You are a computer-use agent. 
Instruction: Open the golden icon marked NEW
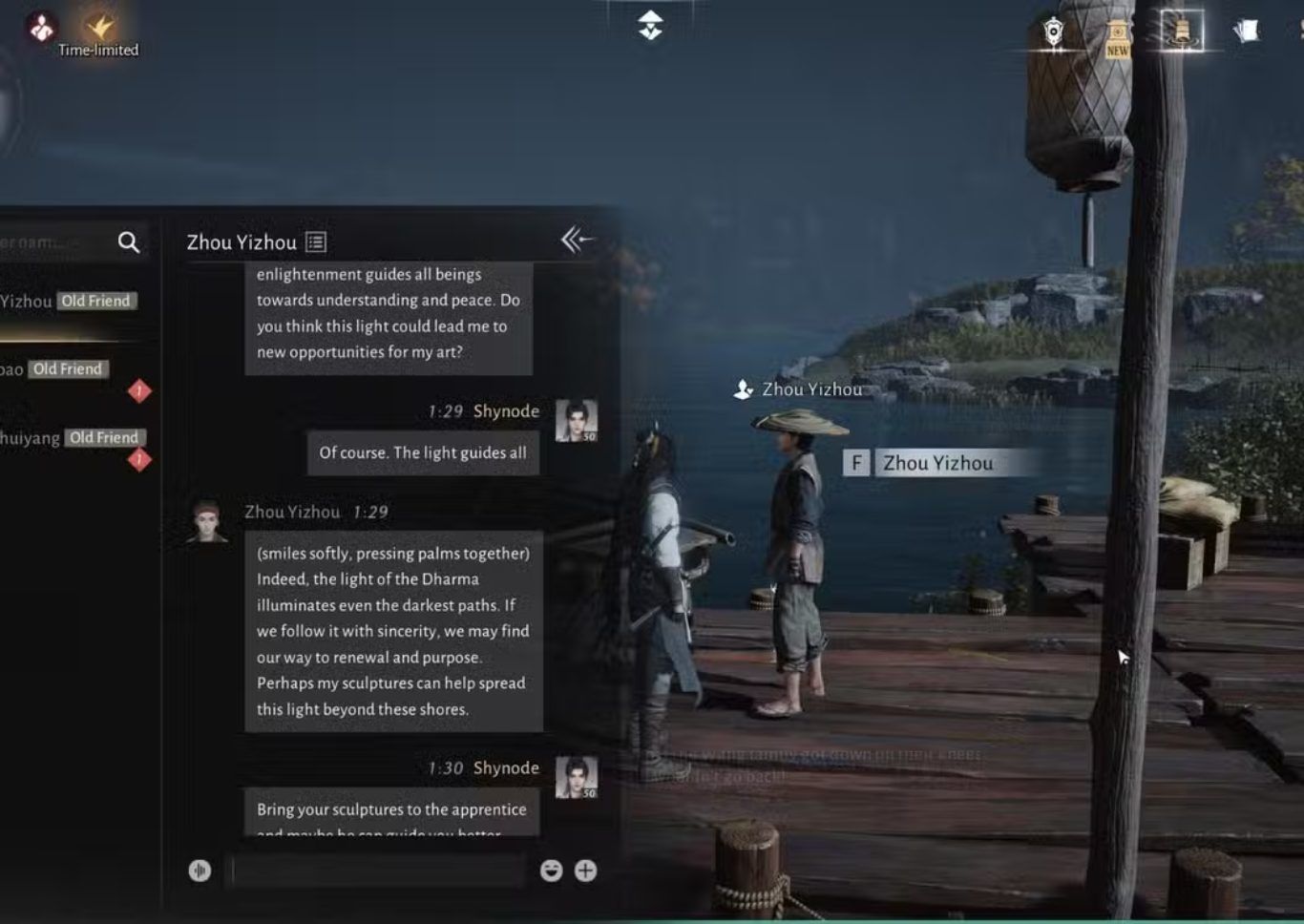(x=1117, y=36)
